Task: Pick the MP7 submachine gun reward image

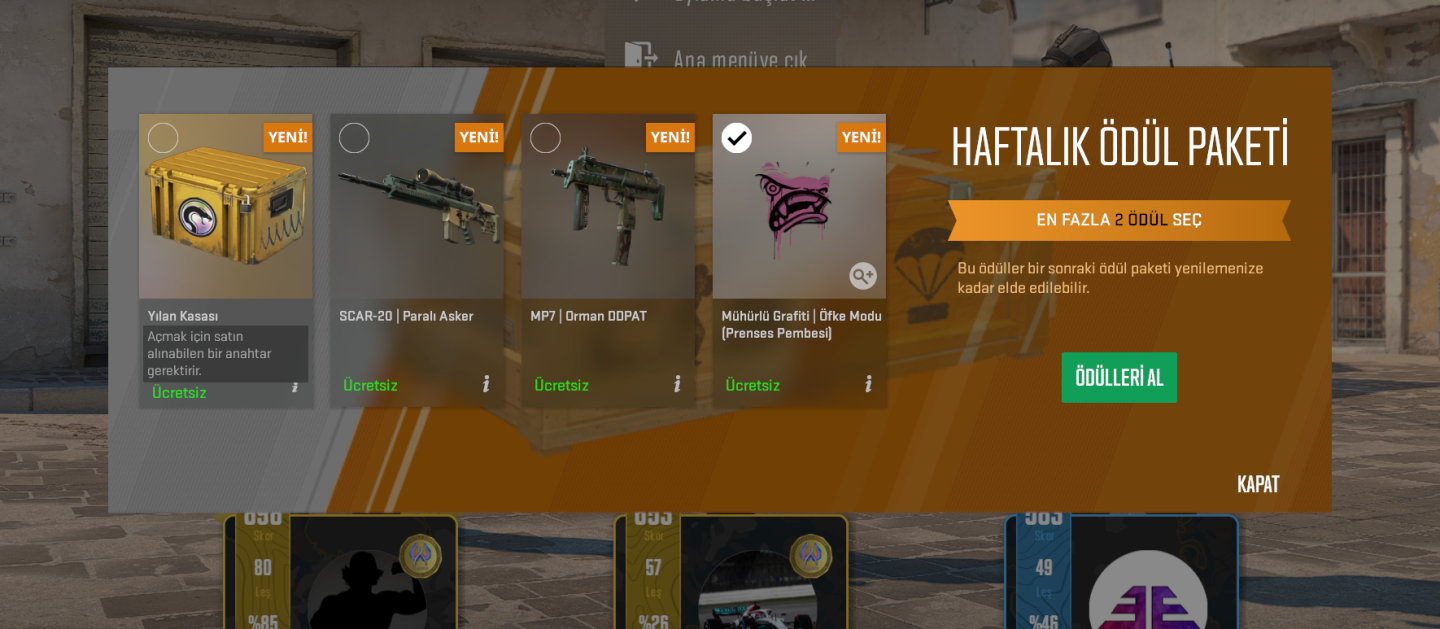Action: tap(607, 210)
